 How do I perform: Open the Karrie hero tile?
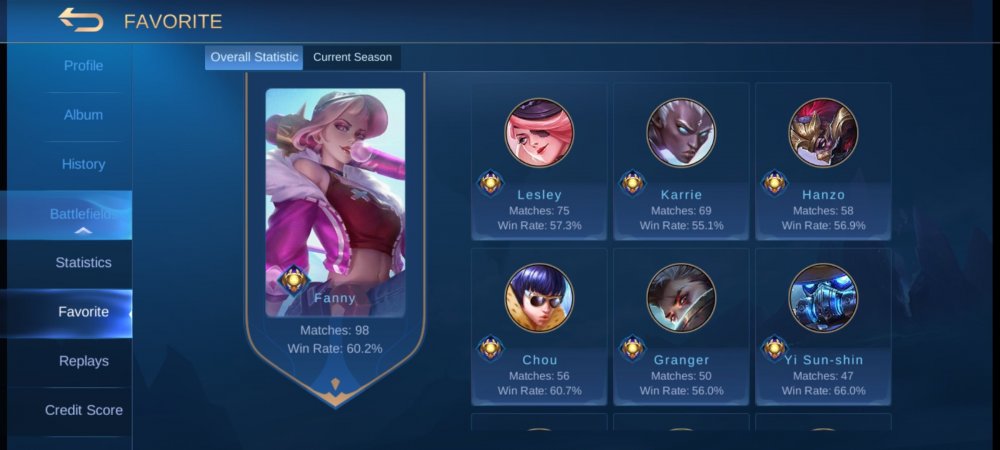pyautogui.click(x=681, y=162)
